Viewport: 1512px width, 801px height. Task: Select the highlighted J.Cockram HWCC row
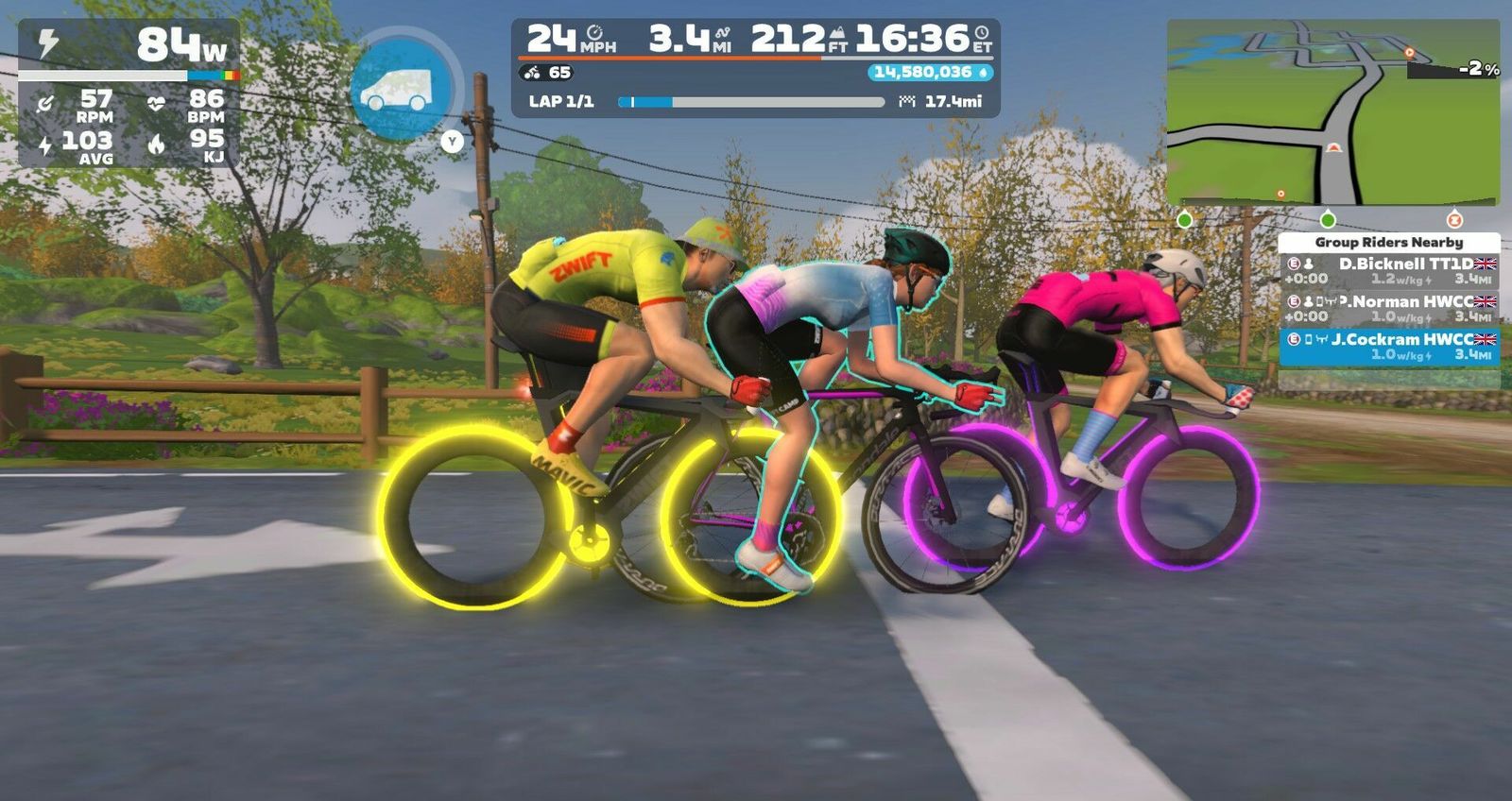(x=1388, y=347)
